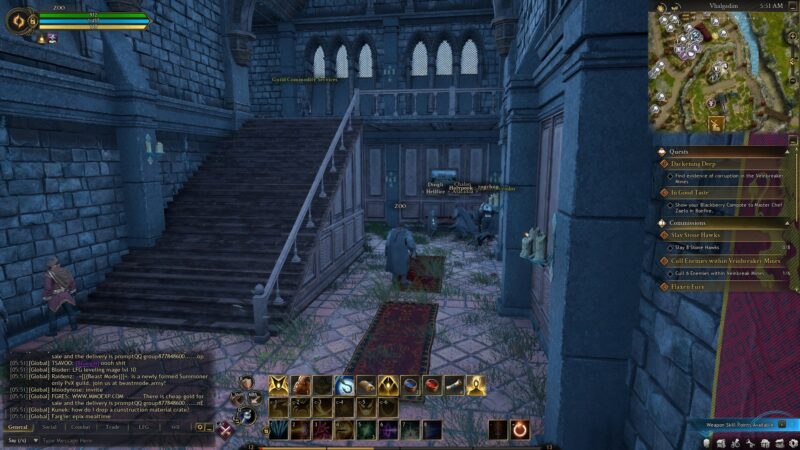This screenshot has height=450, width=800.
Task: Switch to the General chat tab
Action: [x=18, y=427]
